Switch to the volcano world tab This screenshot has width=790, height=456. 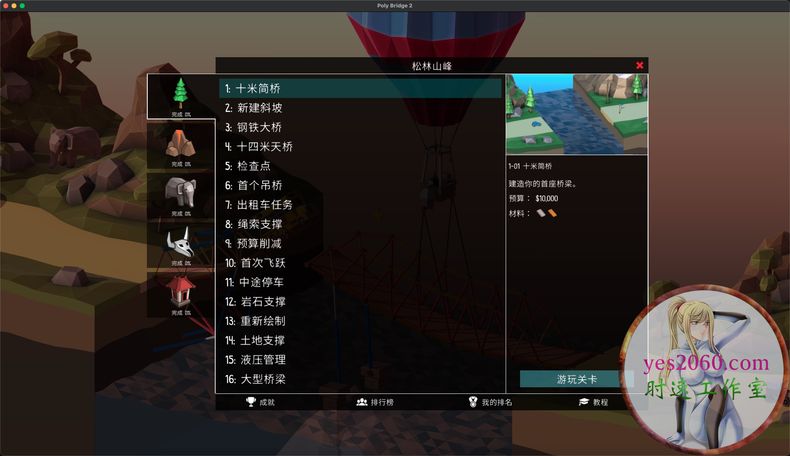181,145
